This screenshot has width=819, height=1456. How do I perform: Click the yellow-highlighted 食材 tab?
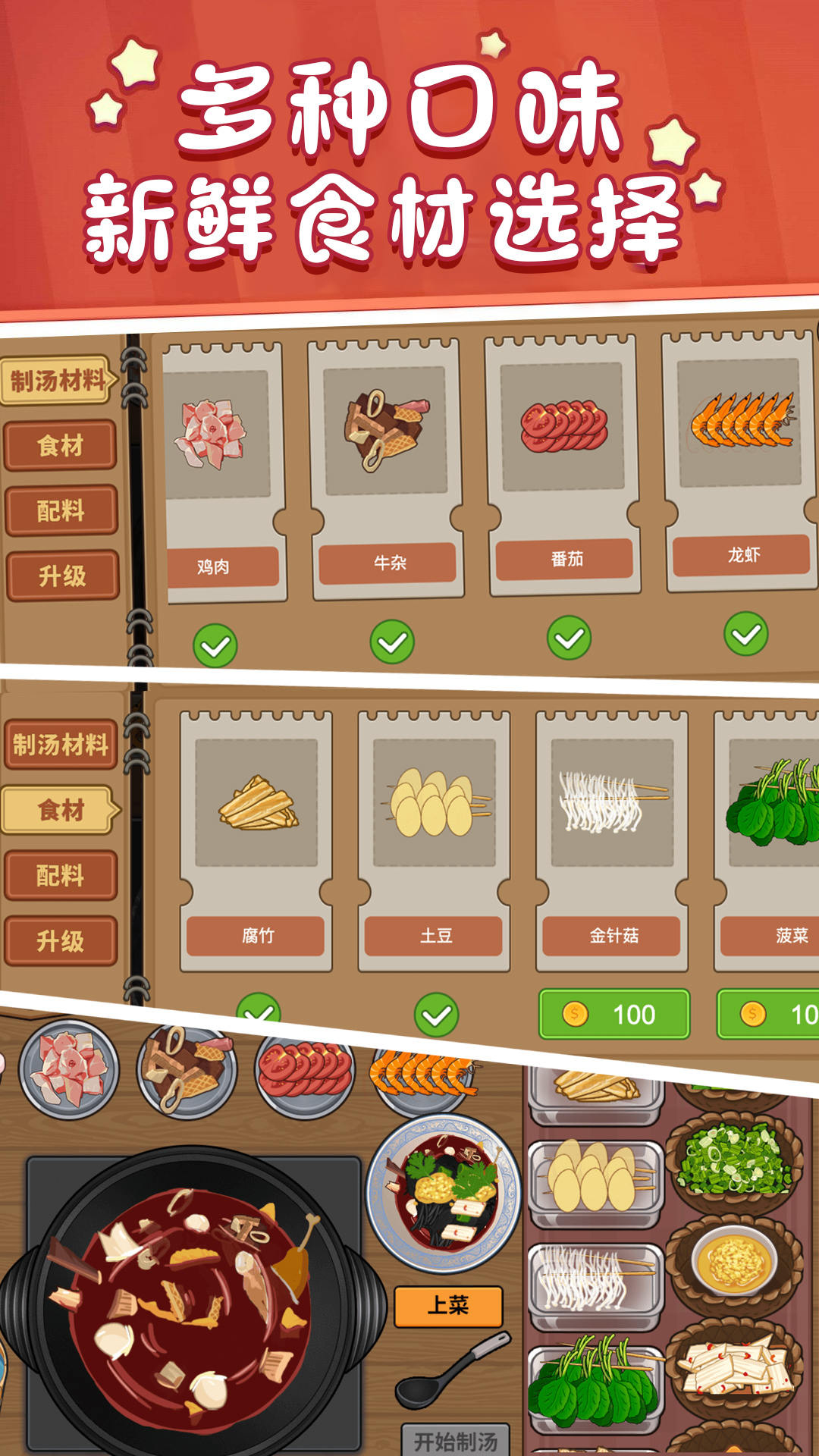61,810
